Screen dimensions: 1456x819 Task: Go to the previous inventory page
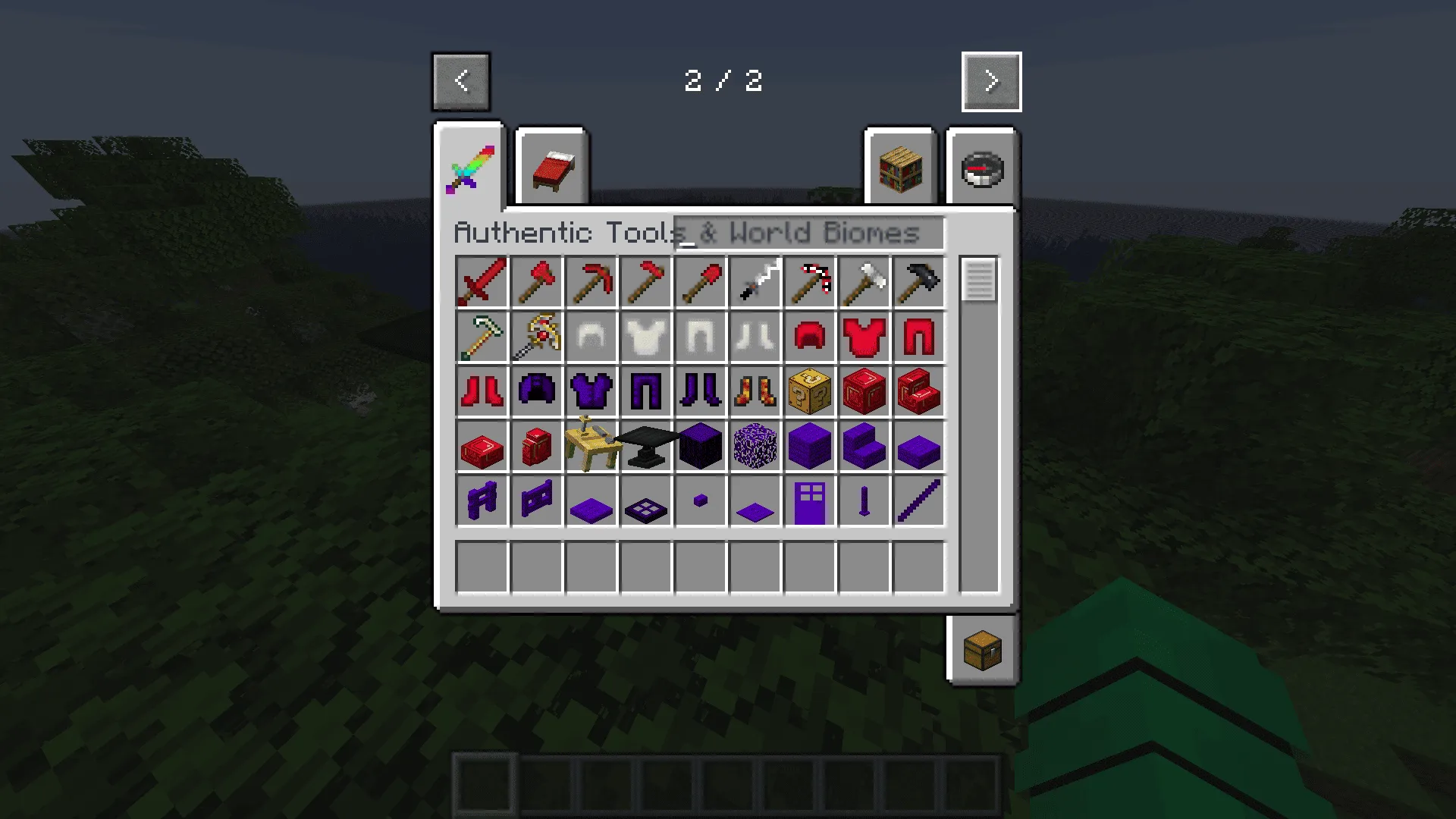coord(460,82)
